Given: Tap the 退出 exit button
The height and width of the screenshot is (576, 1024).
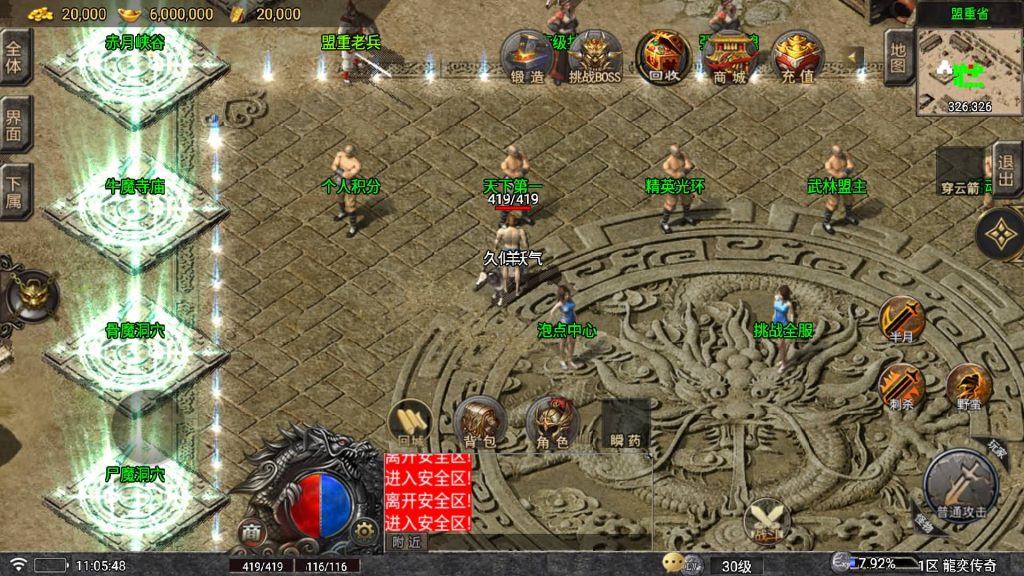Looking at the screenshot, I should point(1007,169).
